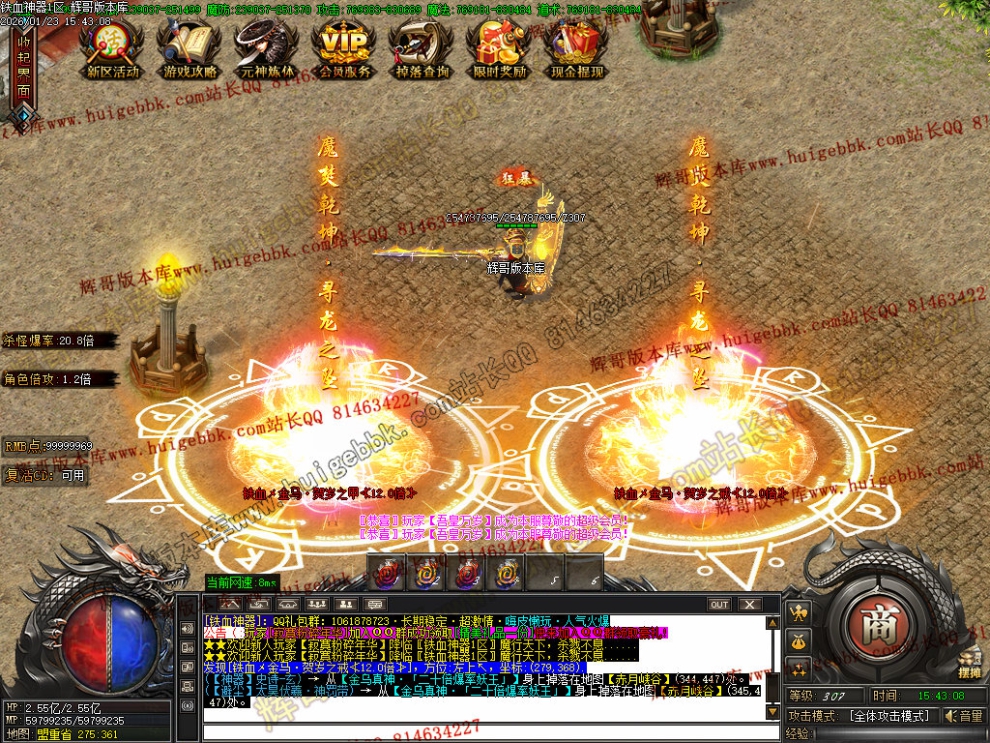
Task: Open the skills sparkle icon
Action: tap(799, 669)
